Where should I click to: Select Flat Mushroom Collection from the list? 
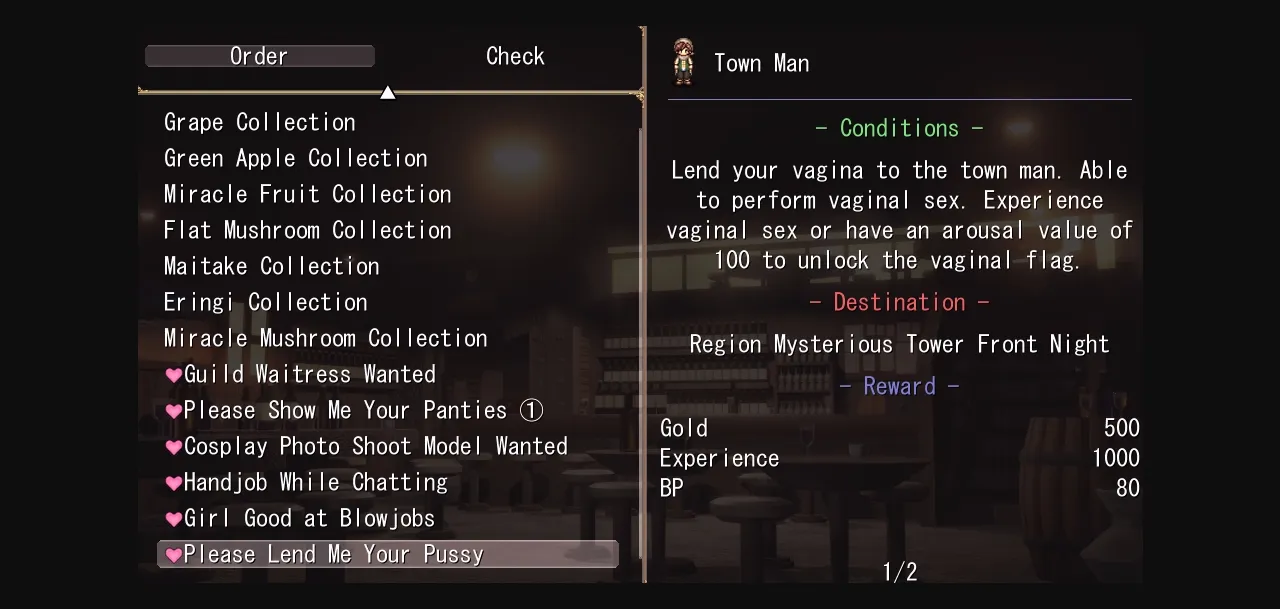[308, 230]
